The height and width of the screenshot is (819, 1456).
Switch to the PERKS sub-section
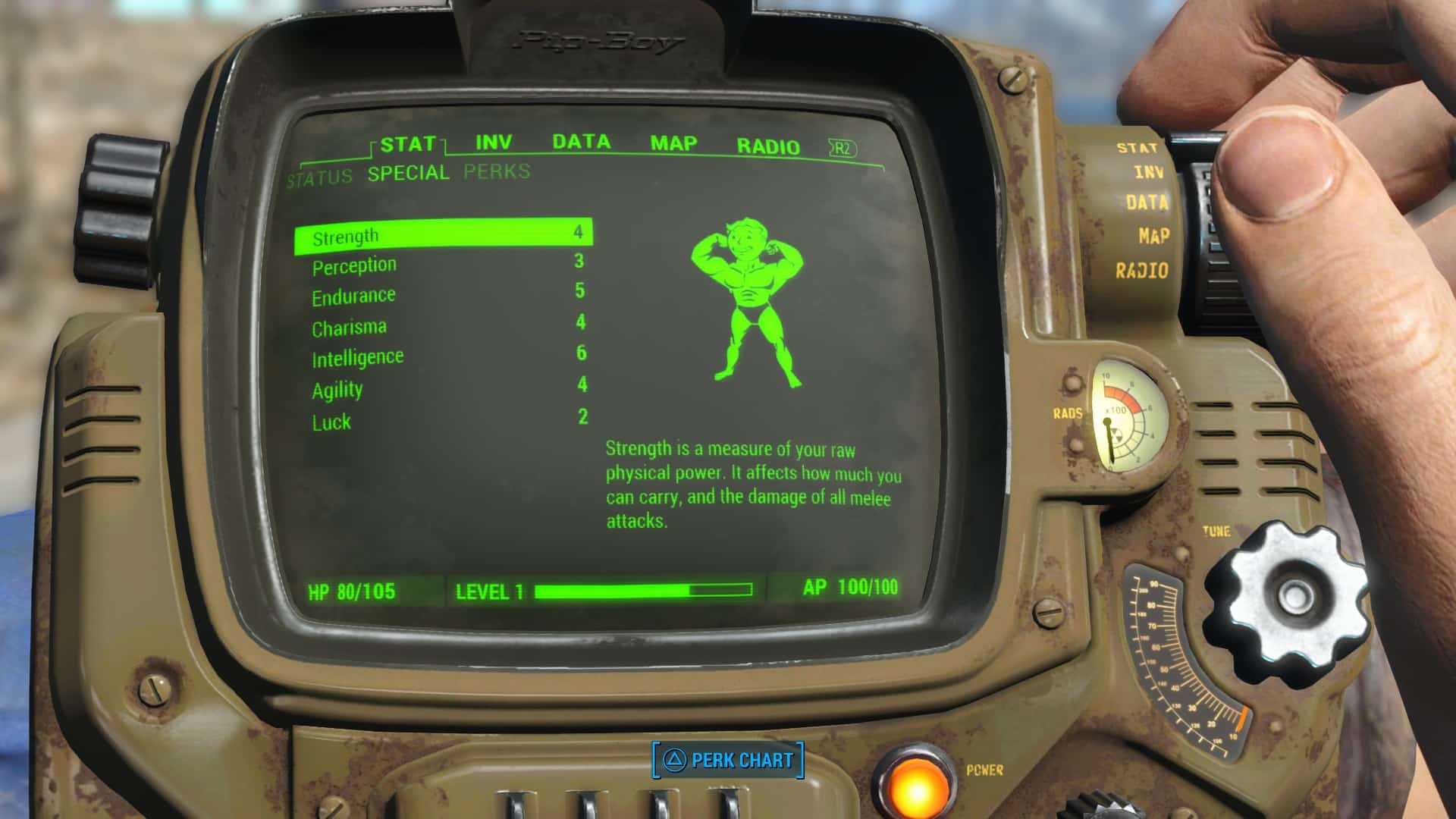(x=497, y=172)
